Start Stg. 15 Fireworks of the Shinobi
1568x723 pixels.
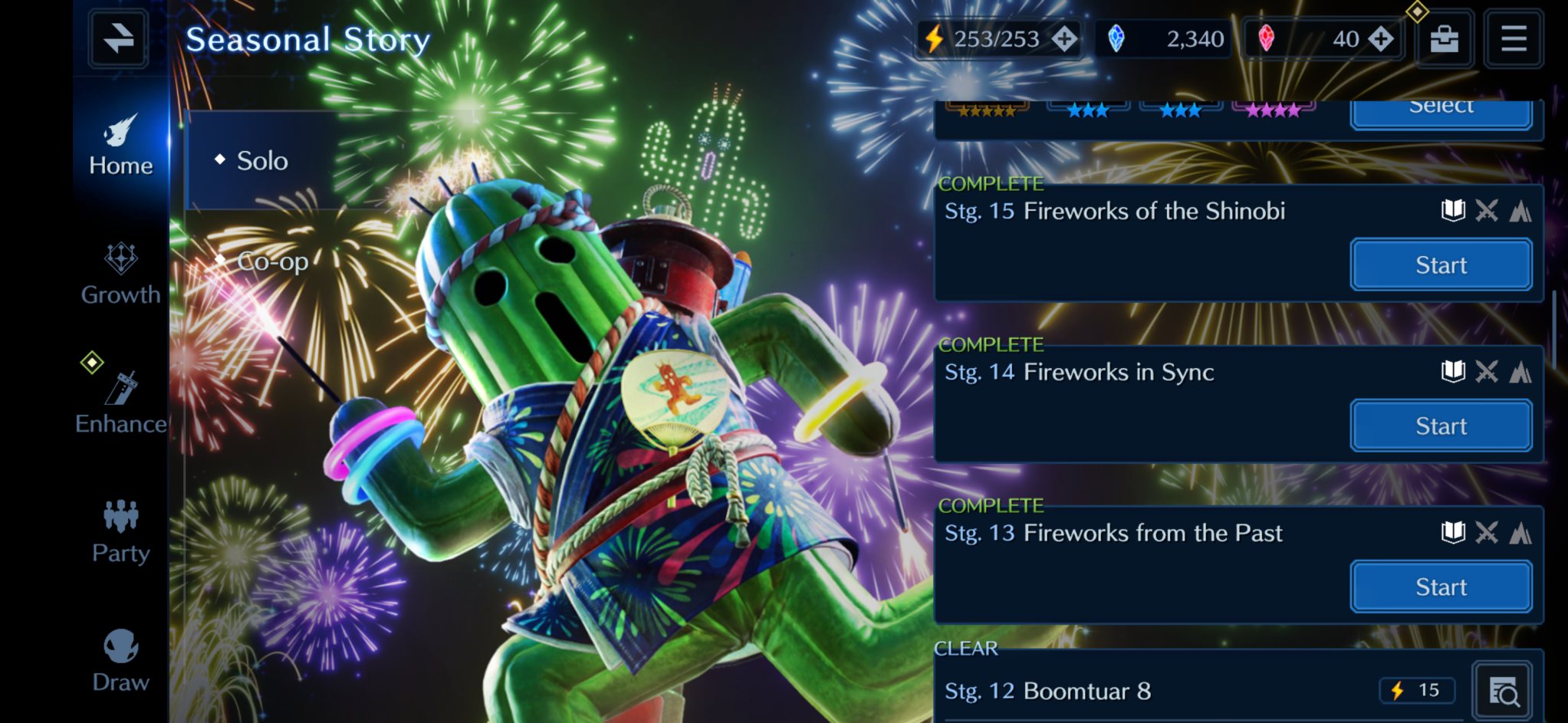point(1441,265)
